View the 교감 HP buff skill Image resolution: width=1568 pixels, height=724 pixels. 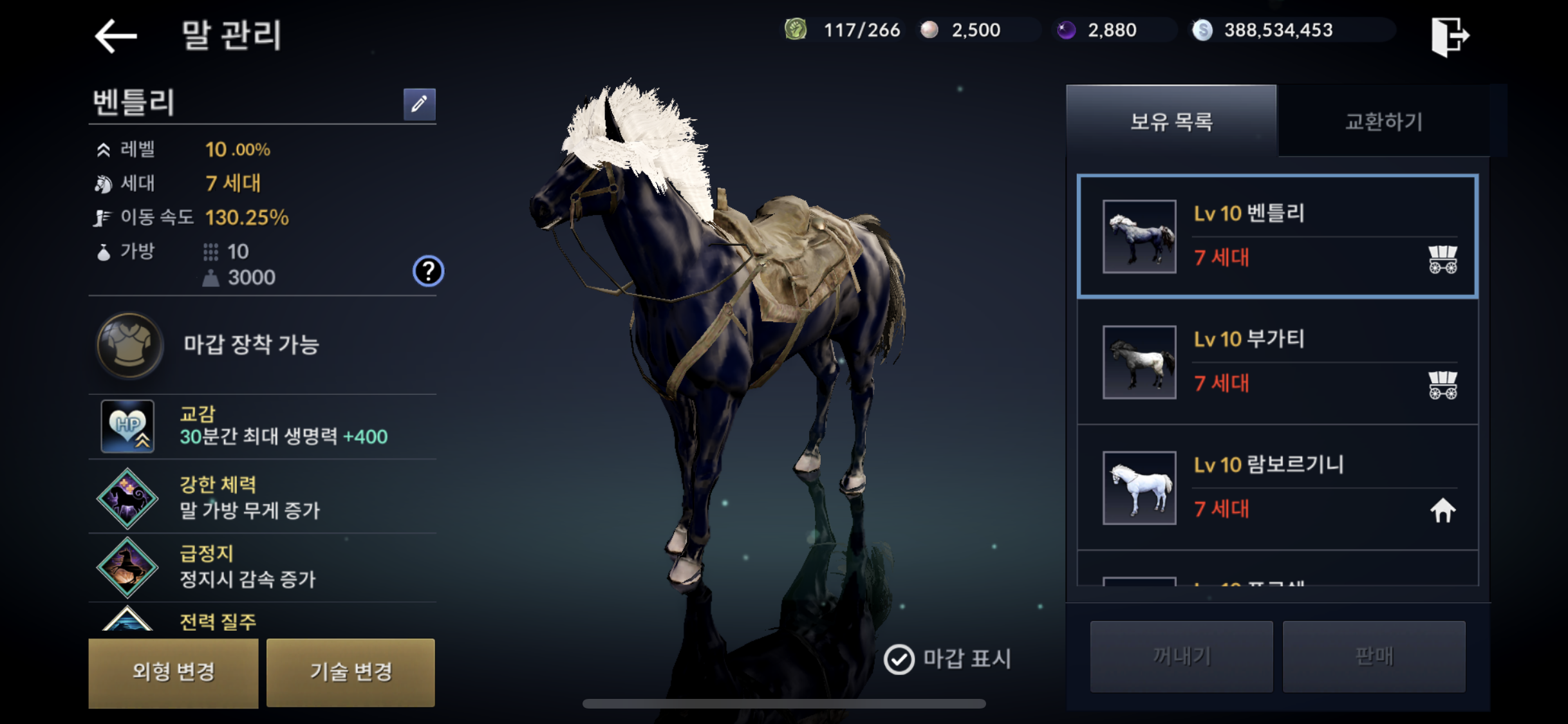click(127, 426)
